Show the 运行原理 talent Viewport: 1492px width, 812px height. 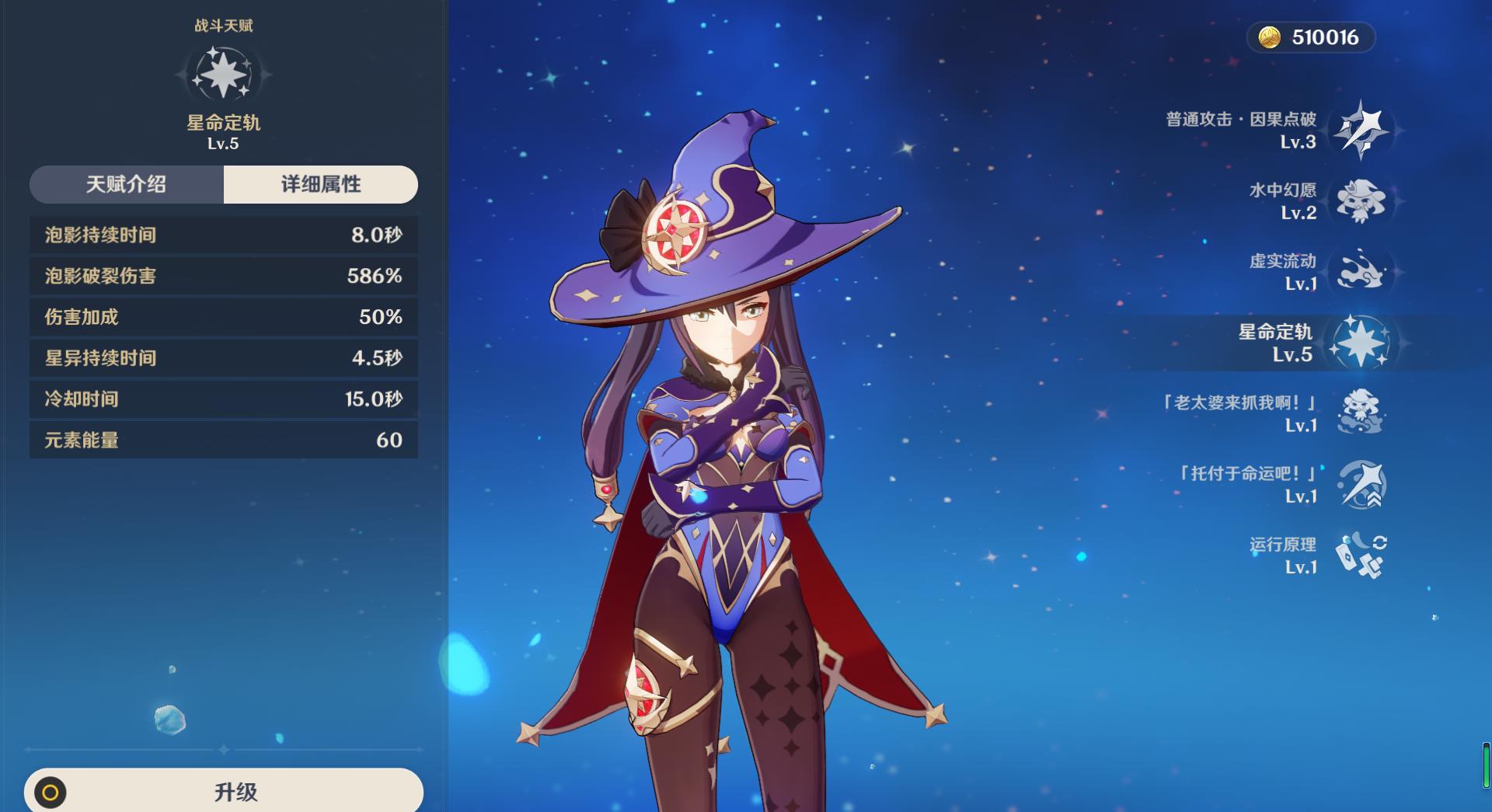(1360, 555)
